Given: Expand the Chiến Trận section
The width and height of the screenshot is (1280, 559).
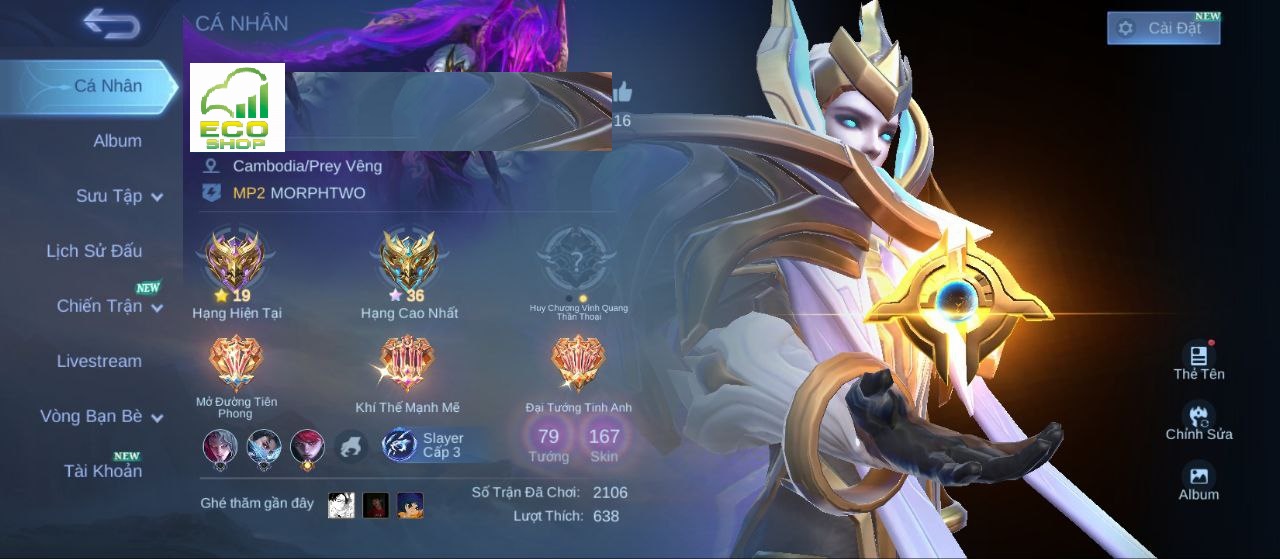Looking at the screenshot, I should click(x=109, y=306).
